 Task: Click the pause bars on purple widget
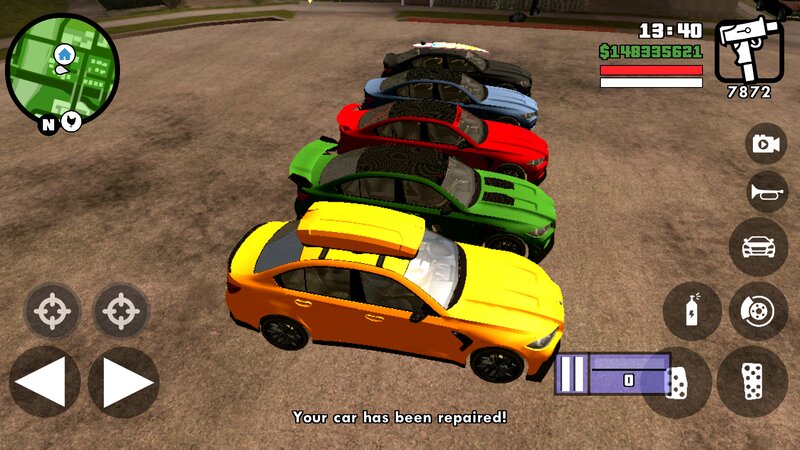click(x=572, y=374)
